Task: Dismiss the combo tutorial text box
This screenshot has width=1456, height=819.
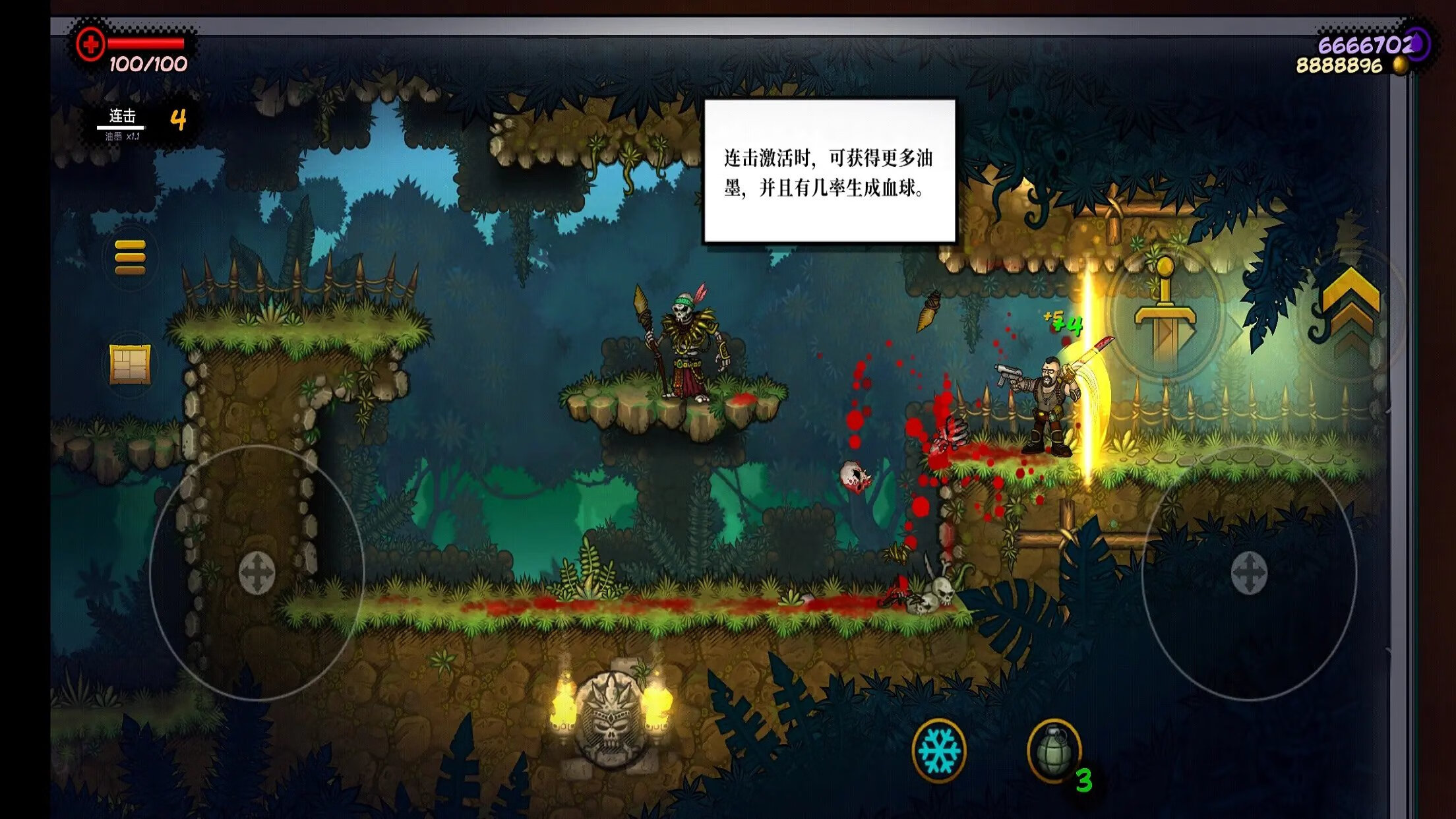Action: click(830, 171)
